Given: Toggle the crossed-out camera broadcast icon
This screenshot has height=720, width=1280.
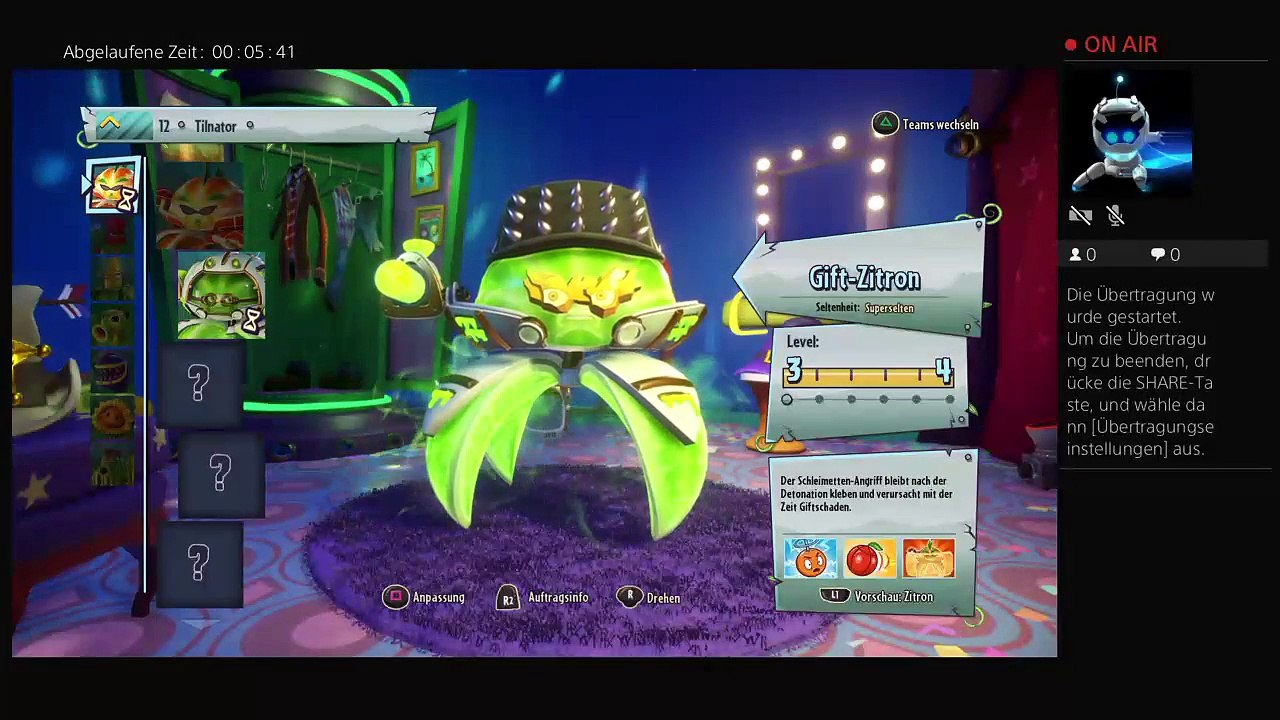Looking at the screenshot, I should pos(1080,216).
